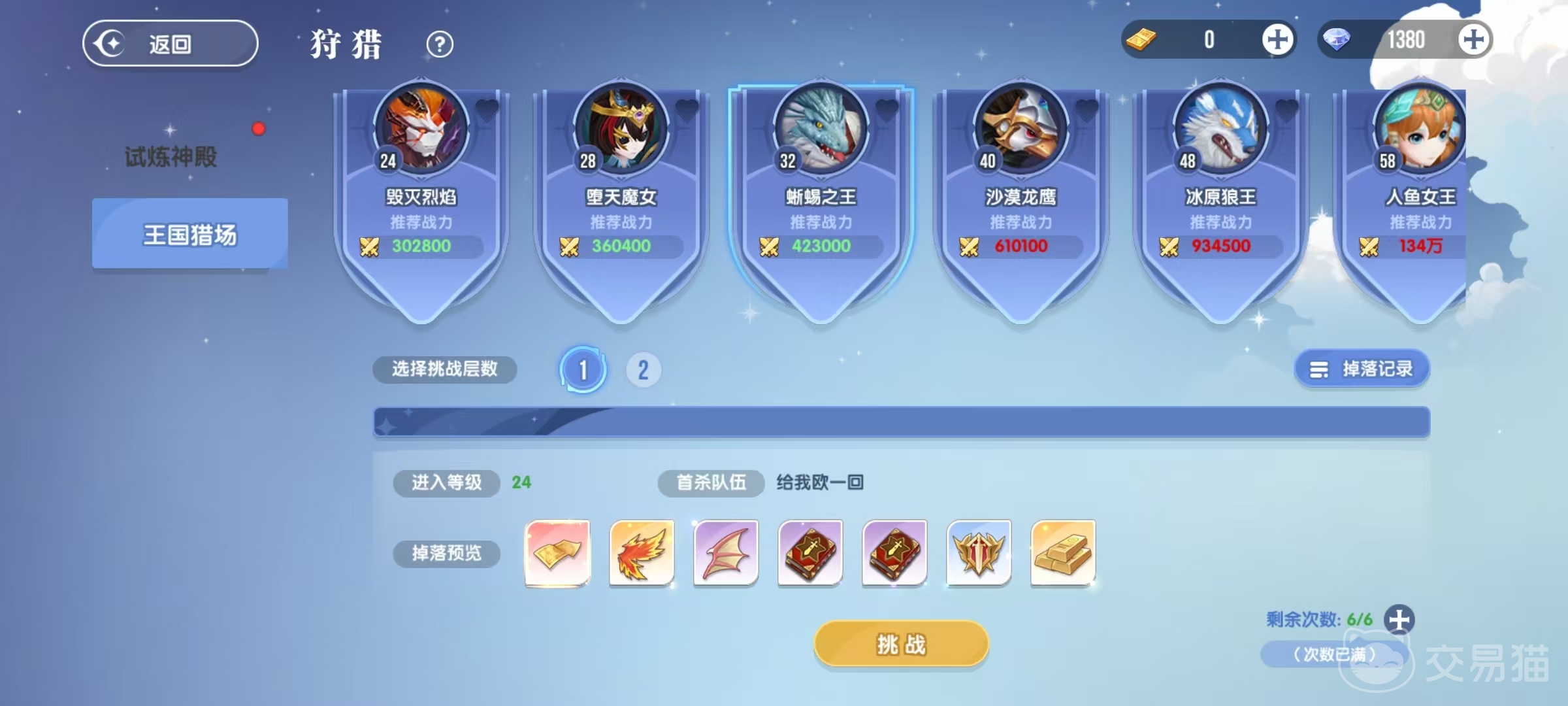Open the help question mark icon beside 狩猎
1568x706 pixels.
tap(440, 44)
